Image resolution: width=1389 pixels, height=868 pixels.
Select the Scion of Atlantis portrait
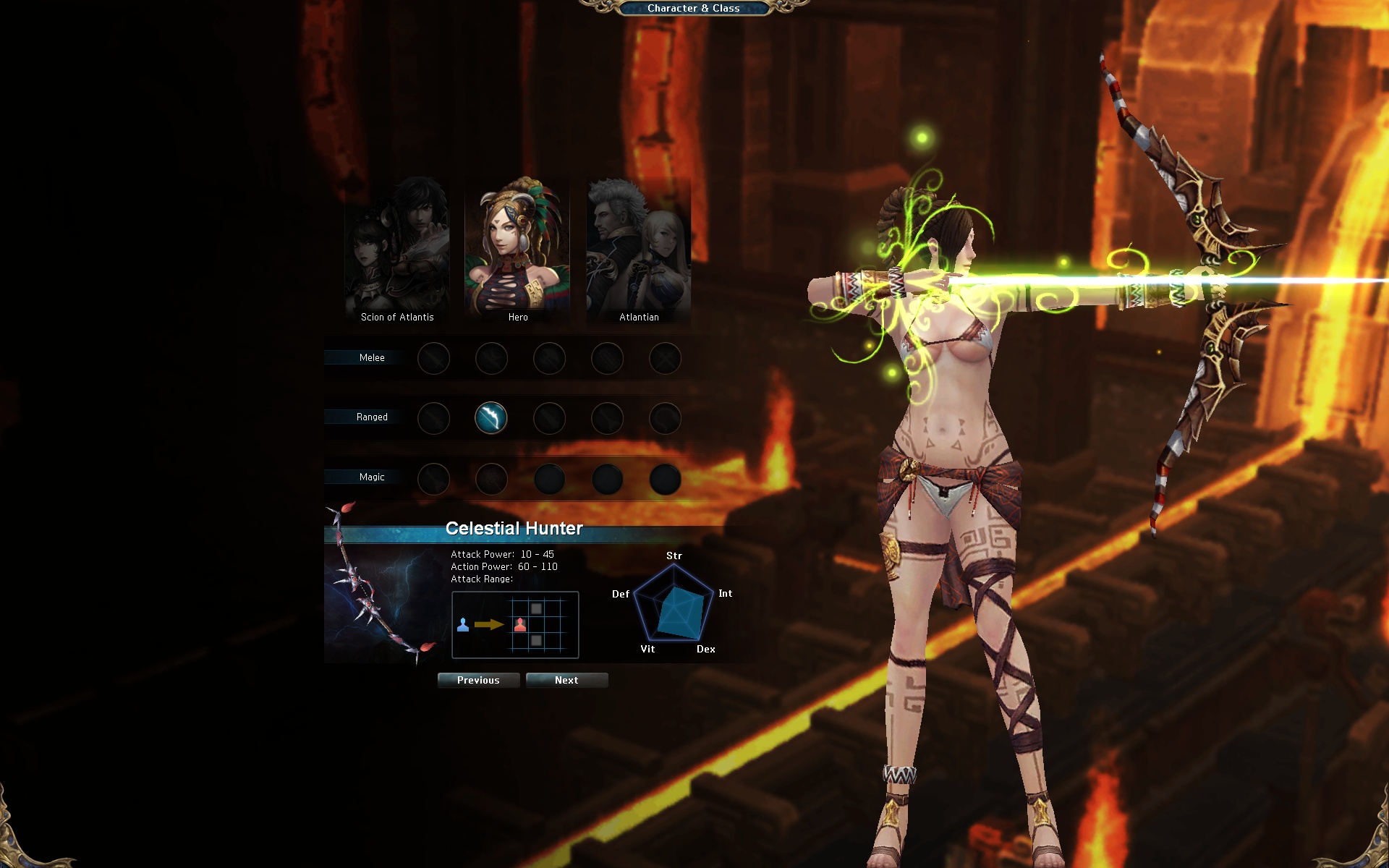tap(397, 250)
